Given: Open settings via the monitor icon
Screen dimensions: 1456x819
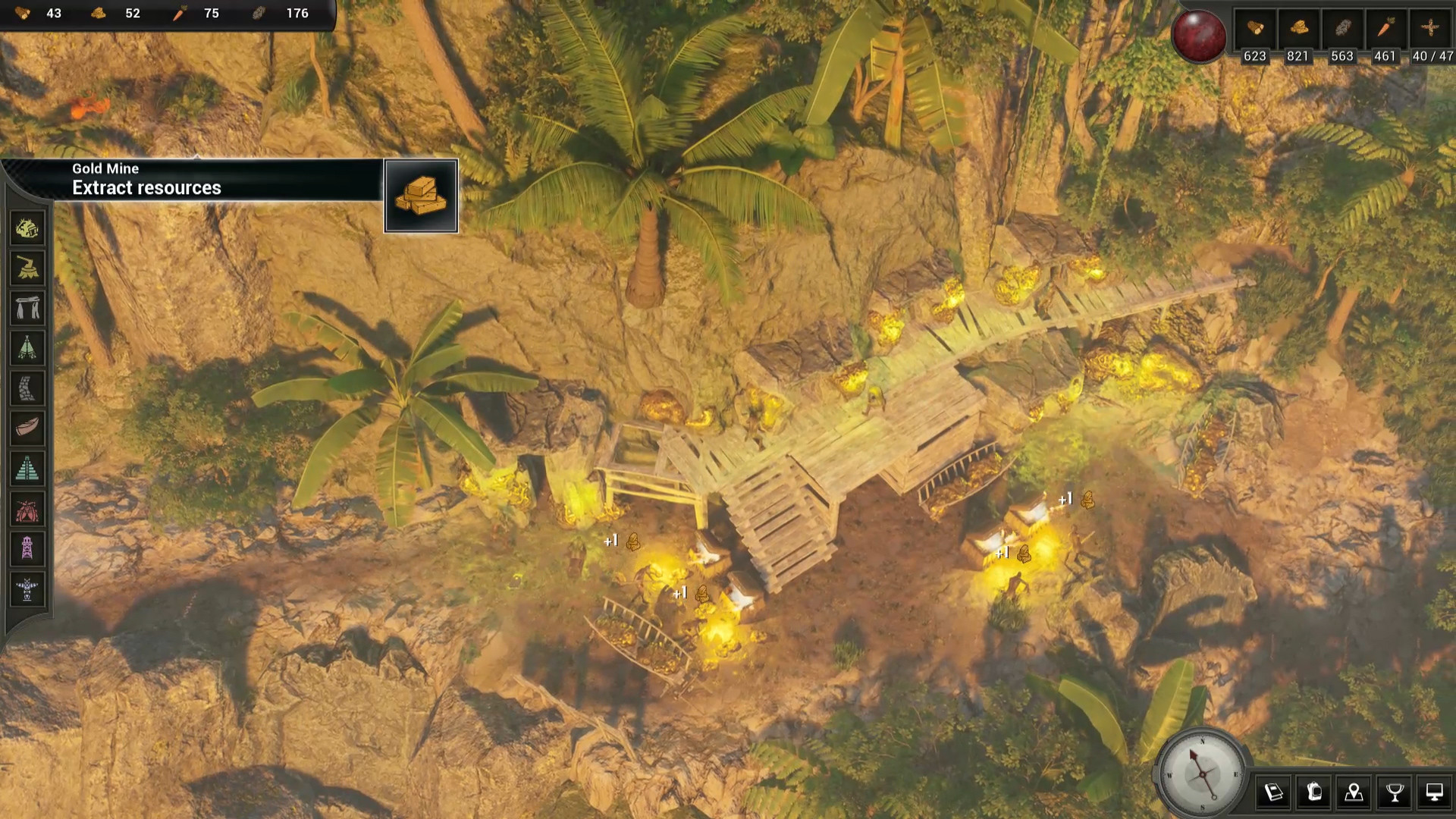Looking at the screenshot, I should coord(1435,793).
